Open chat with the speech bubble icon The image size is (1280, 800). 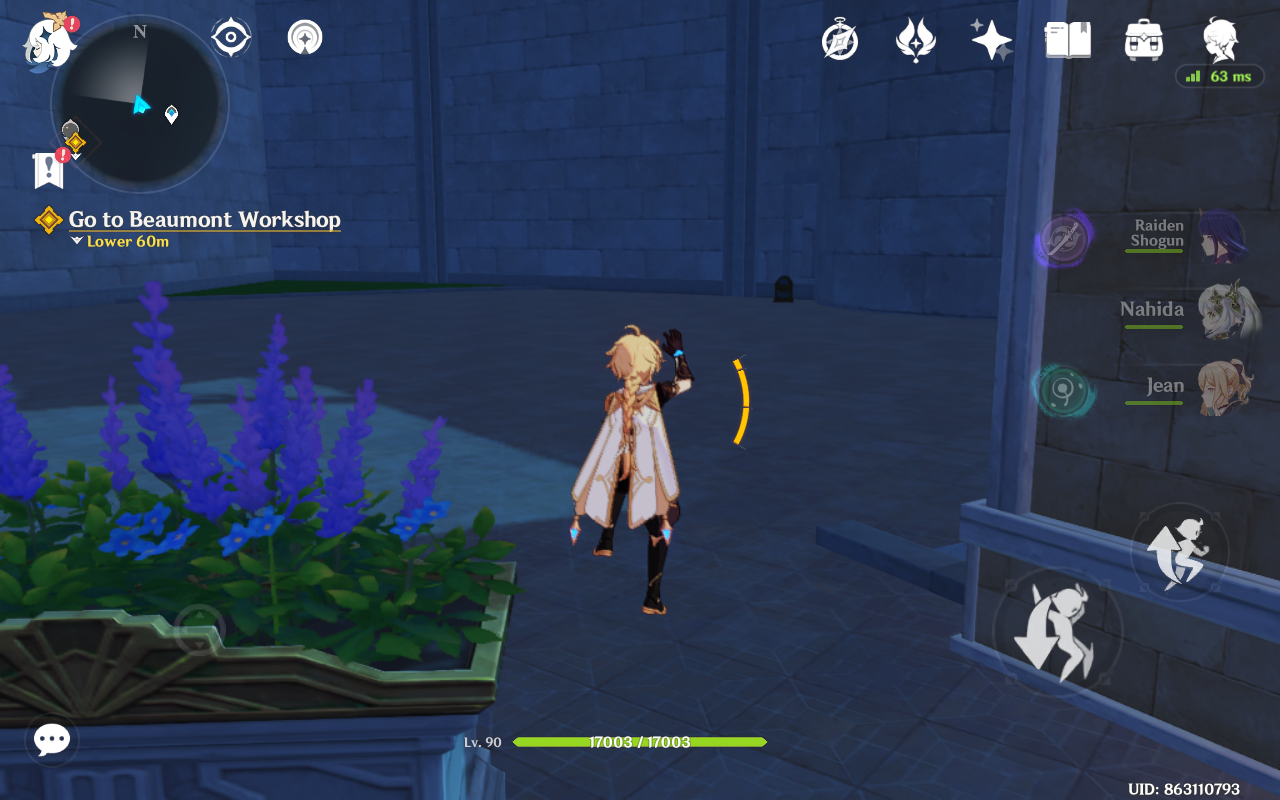(x=50, y=740)
